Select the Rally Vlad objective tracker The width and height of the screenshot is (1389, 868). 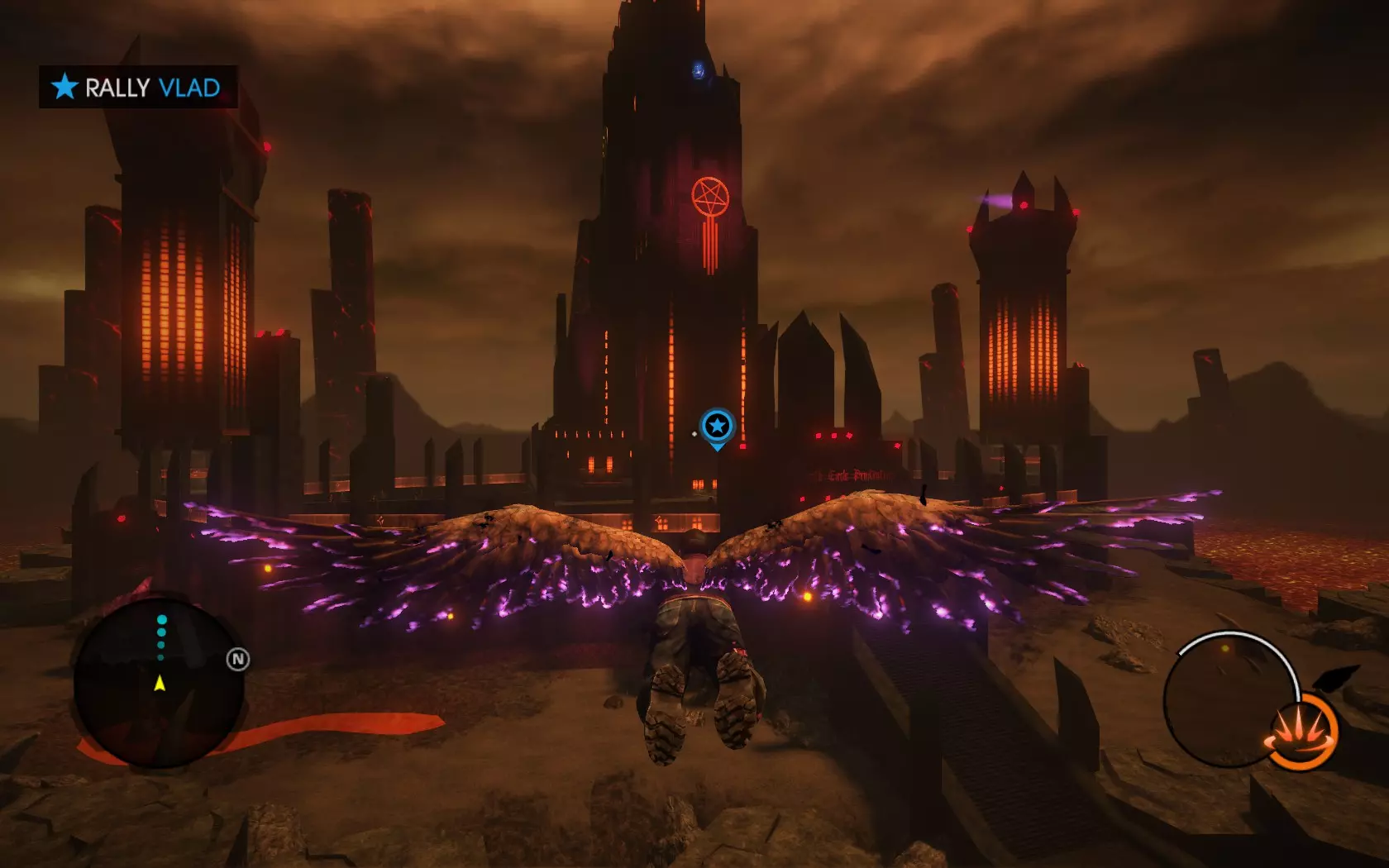[x=138, y=87]
